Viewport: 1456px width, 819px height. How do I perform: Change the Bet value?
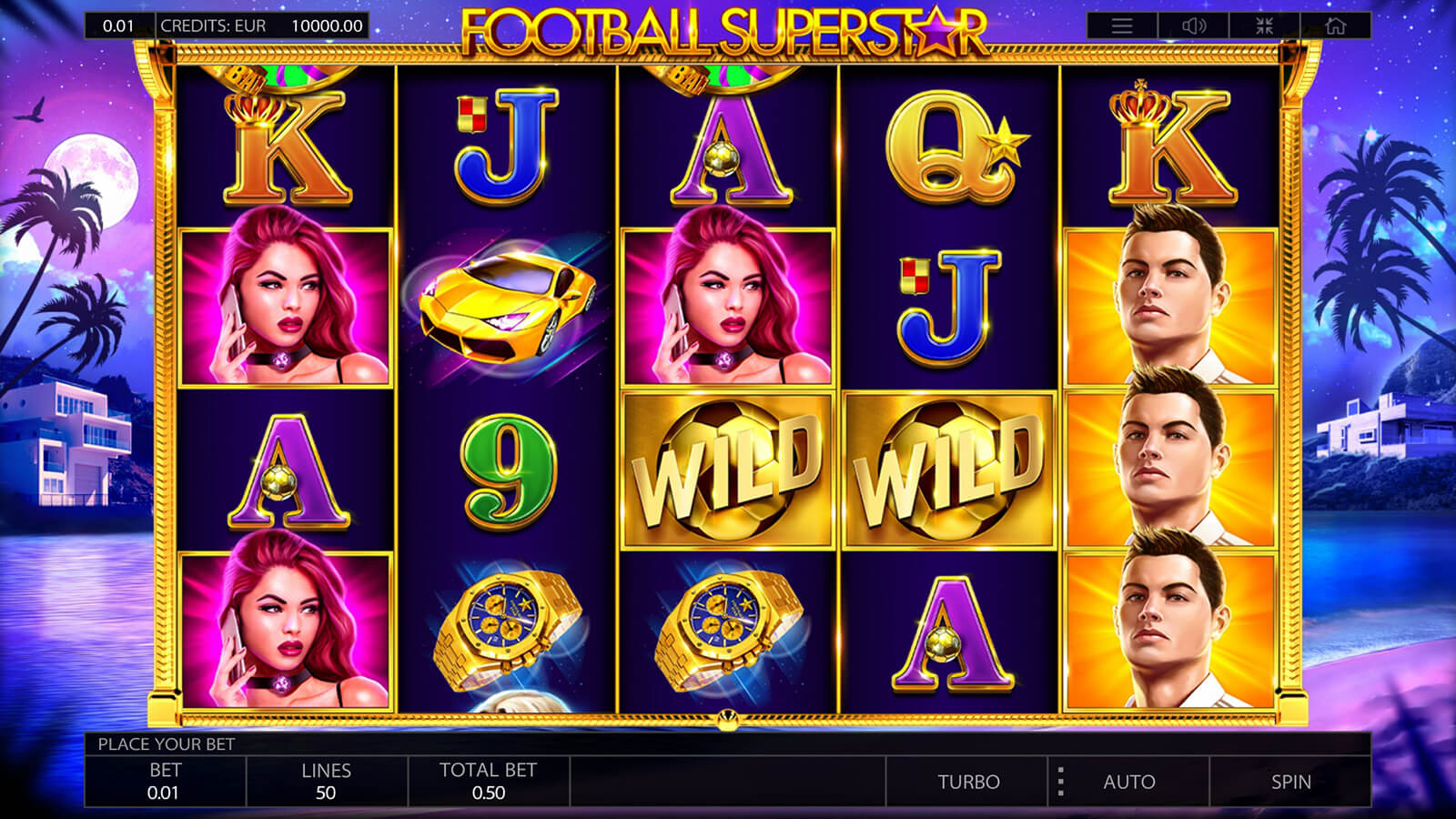coord(165,782)
